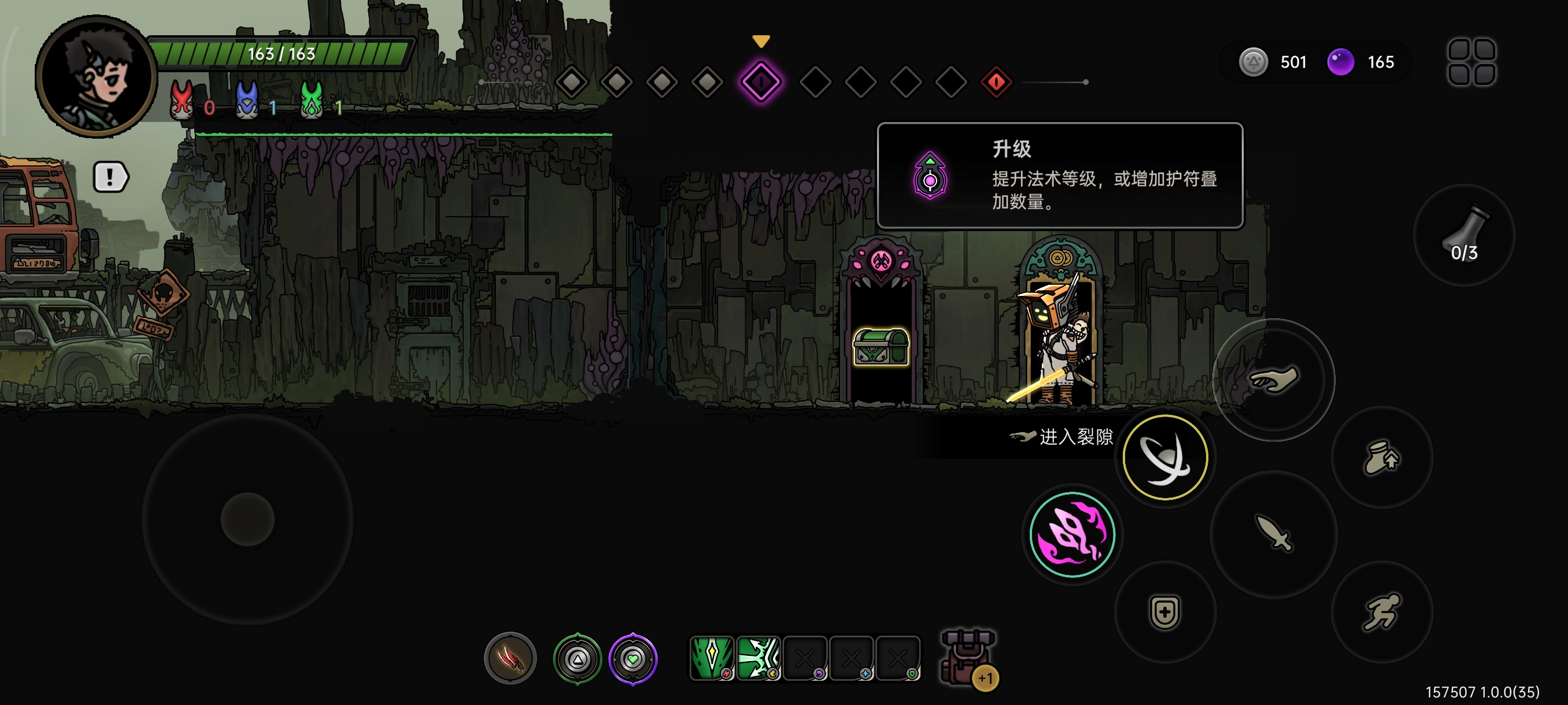This screenshot has height=705, width=1568.
Task: Tap the exclamation speech bubble notice
Action: click(x=110, y=177)
